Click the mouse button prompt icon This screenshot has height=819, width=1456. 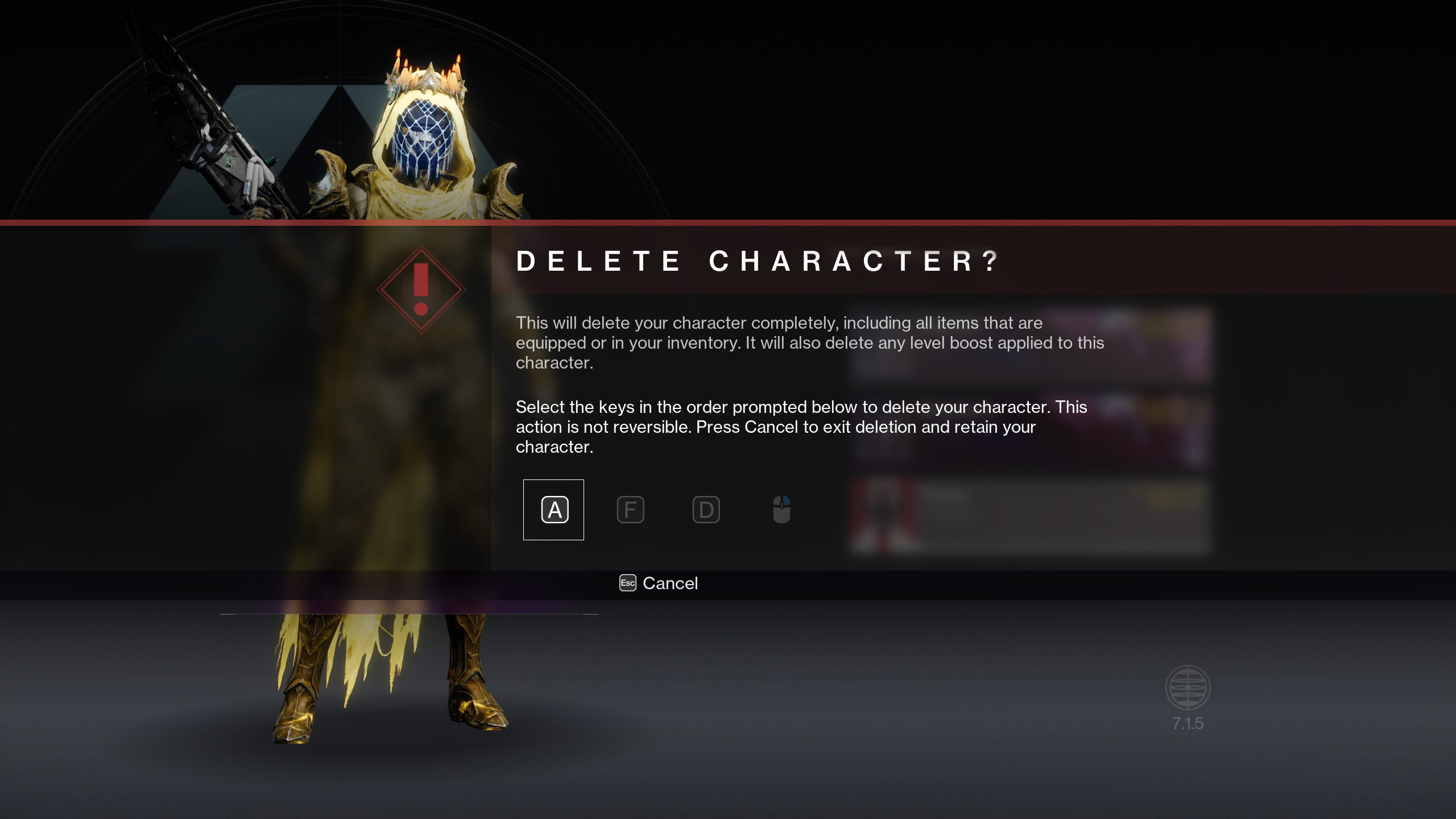click(x=781, y=510)
